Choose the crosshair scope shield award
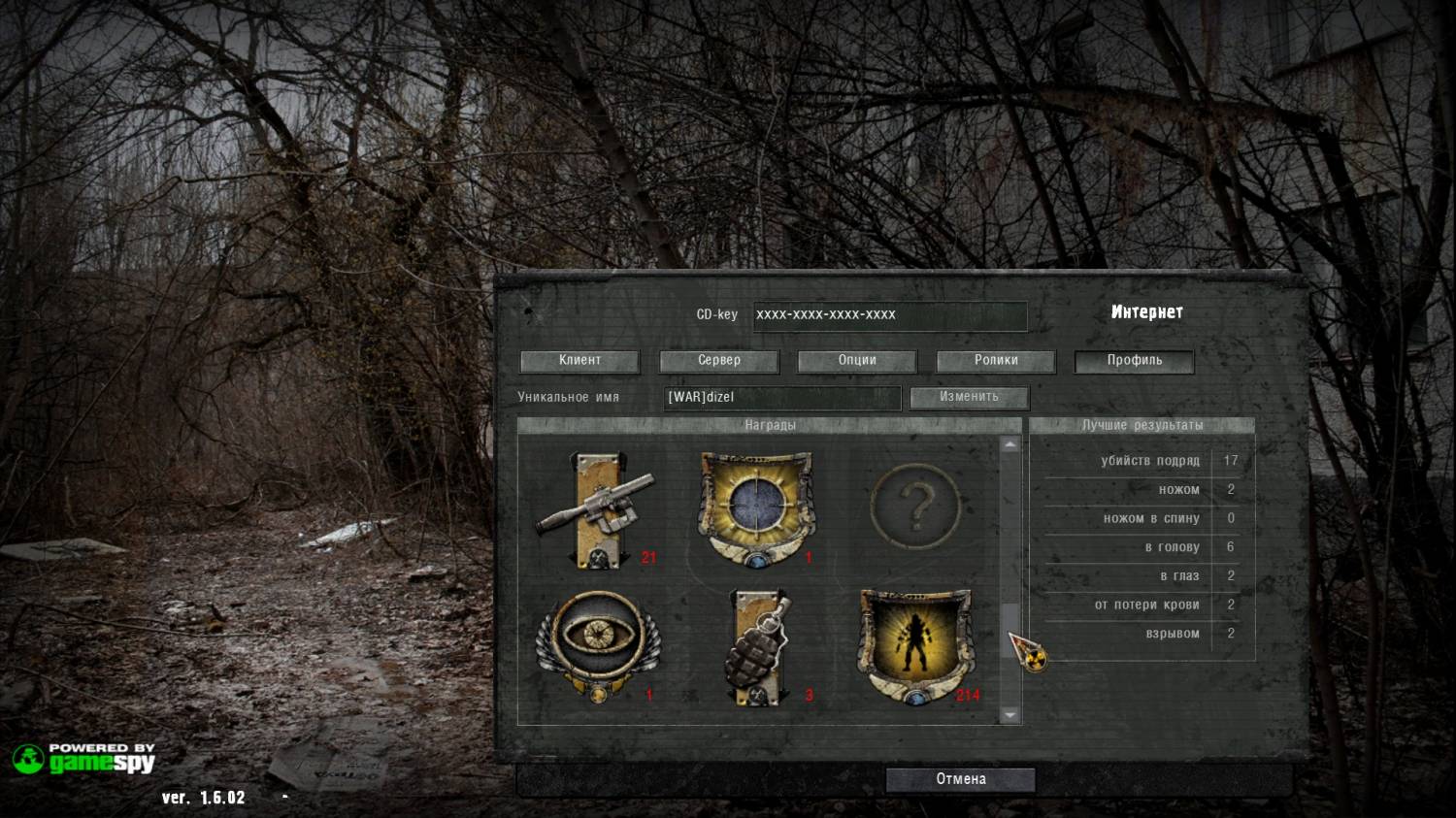1456x818 pixels. click(755, 507)
